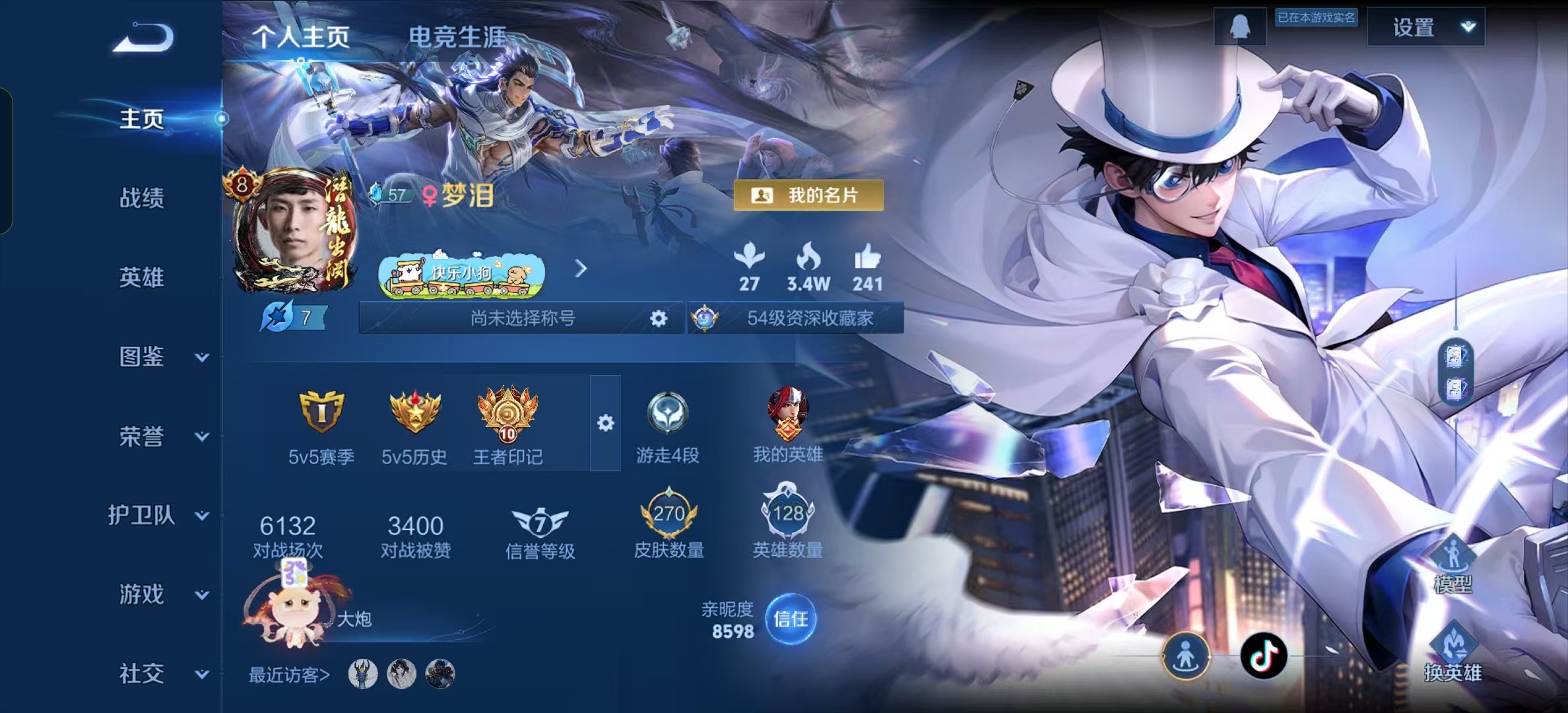The height and width of the screenshot is (713, 1568).
Task: Open the 战绩 menu entry
Action: tap(141, 198)
